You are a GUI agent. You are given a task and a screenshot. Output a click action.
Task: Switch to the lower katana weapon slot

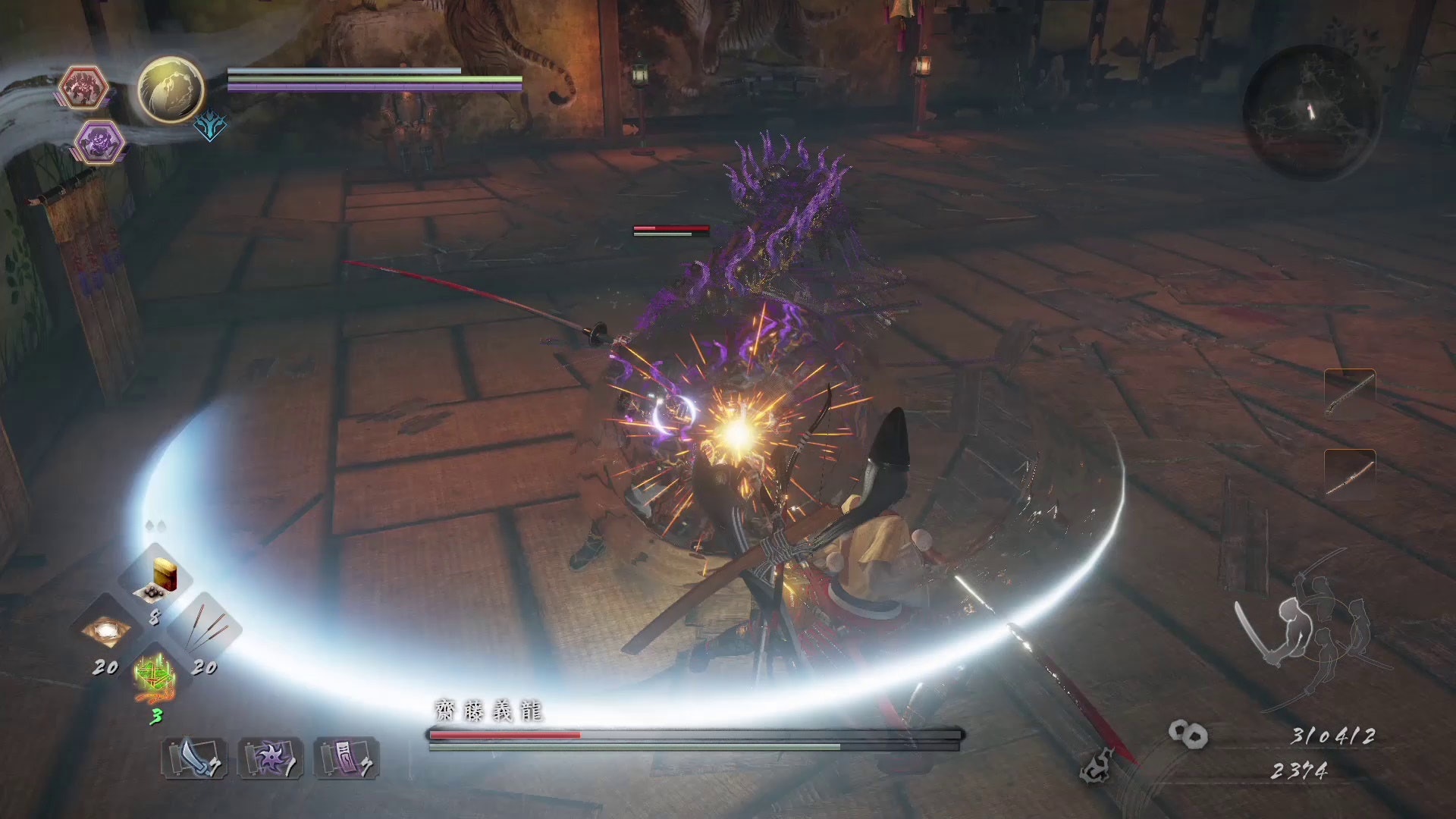1350,475
